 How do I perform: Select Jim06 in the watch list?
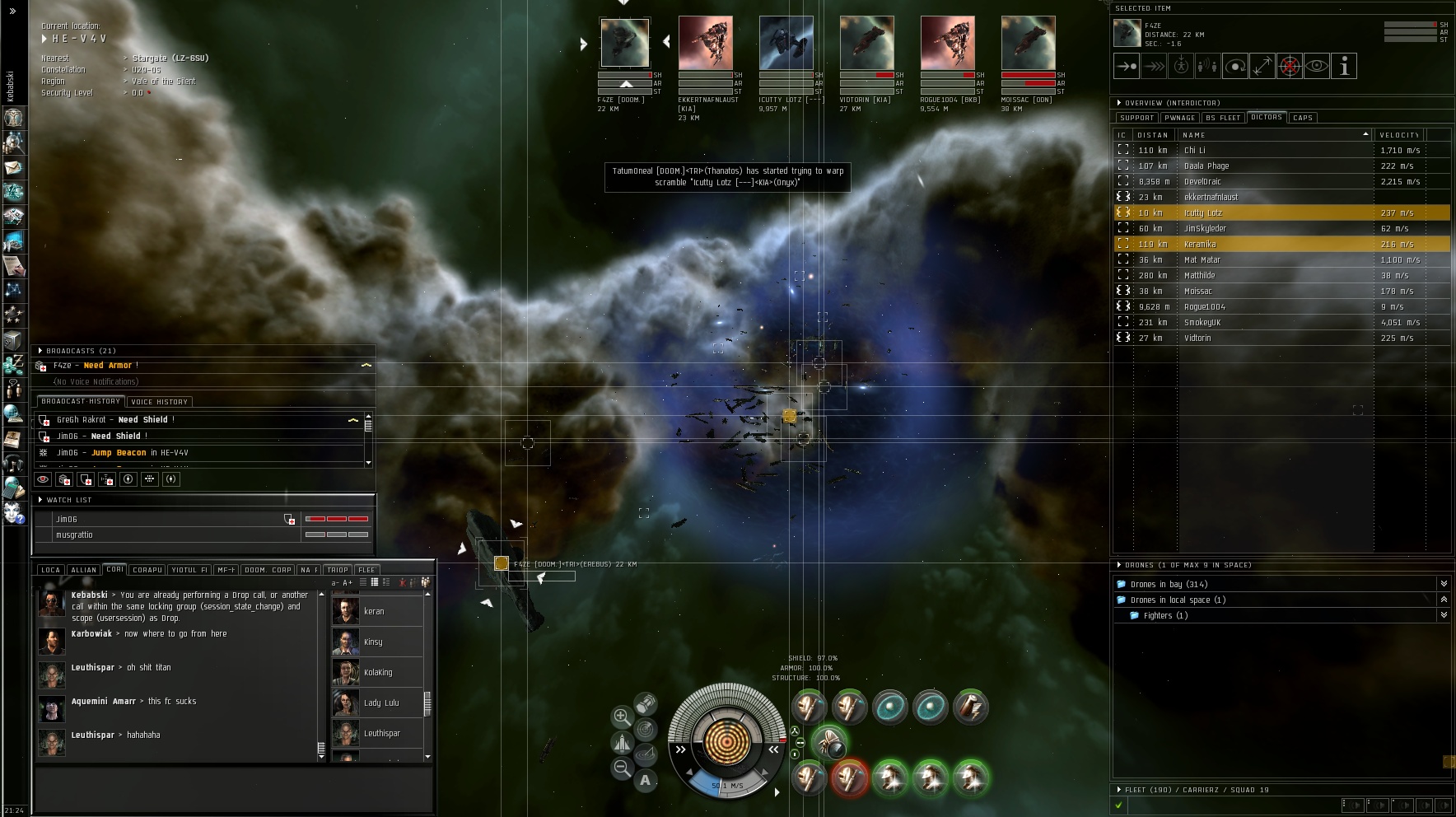[67, 520]
